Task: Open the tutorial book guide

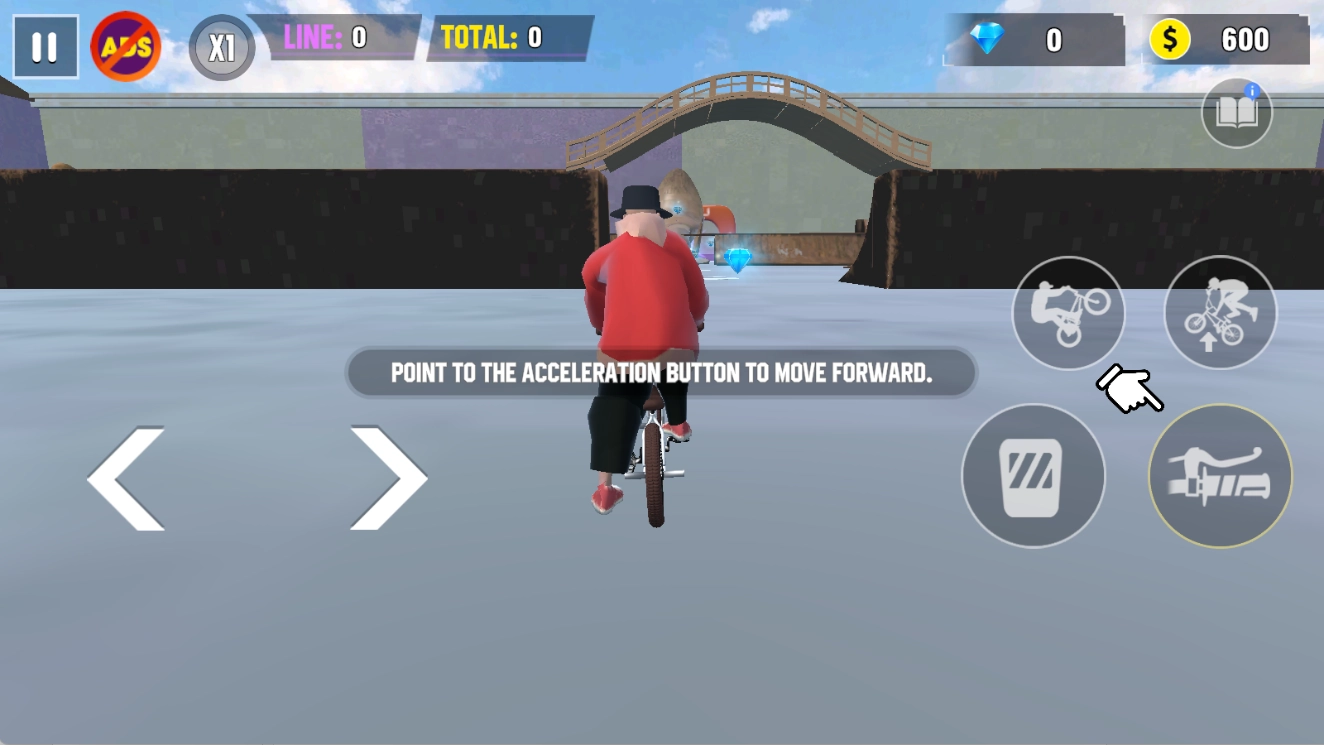Action: (x=1236, y=112)
